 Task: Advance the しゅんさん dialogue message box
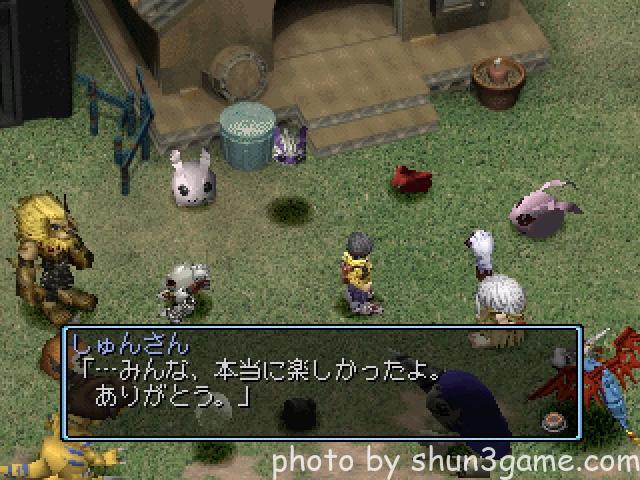point(320,381)
